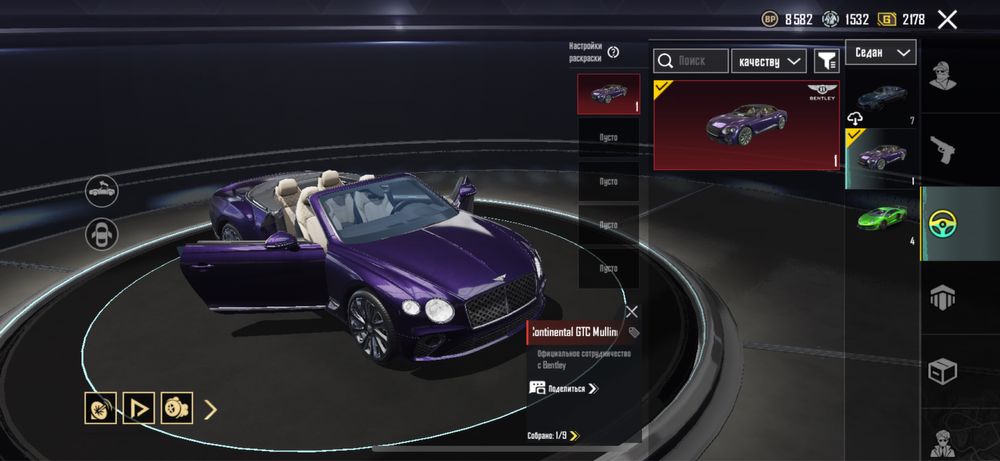The width and height of the screenshot is (1000, 461).
Task: Open the Собрано 1/9 collection progress
Action: coord(553,435)
